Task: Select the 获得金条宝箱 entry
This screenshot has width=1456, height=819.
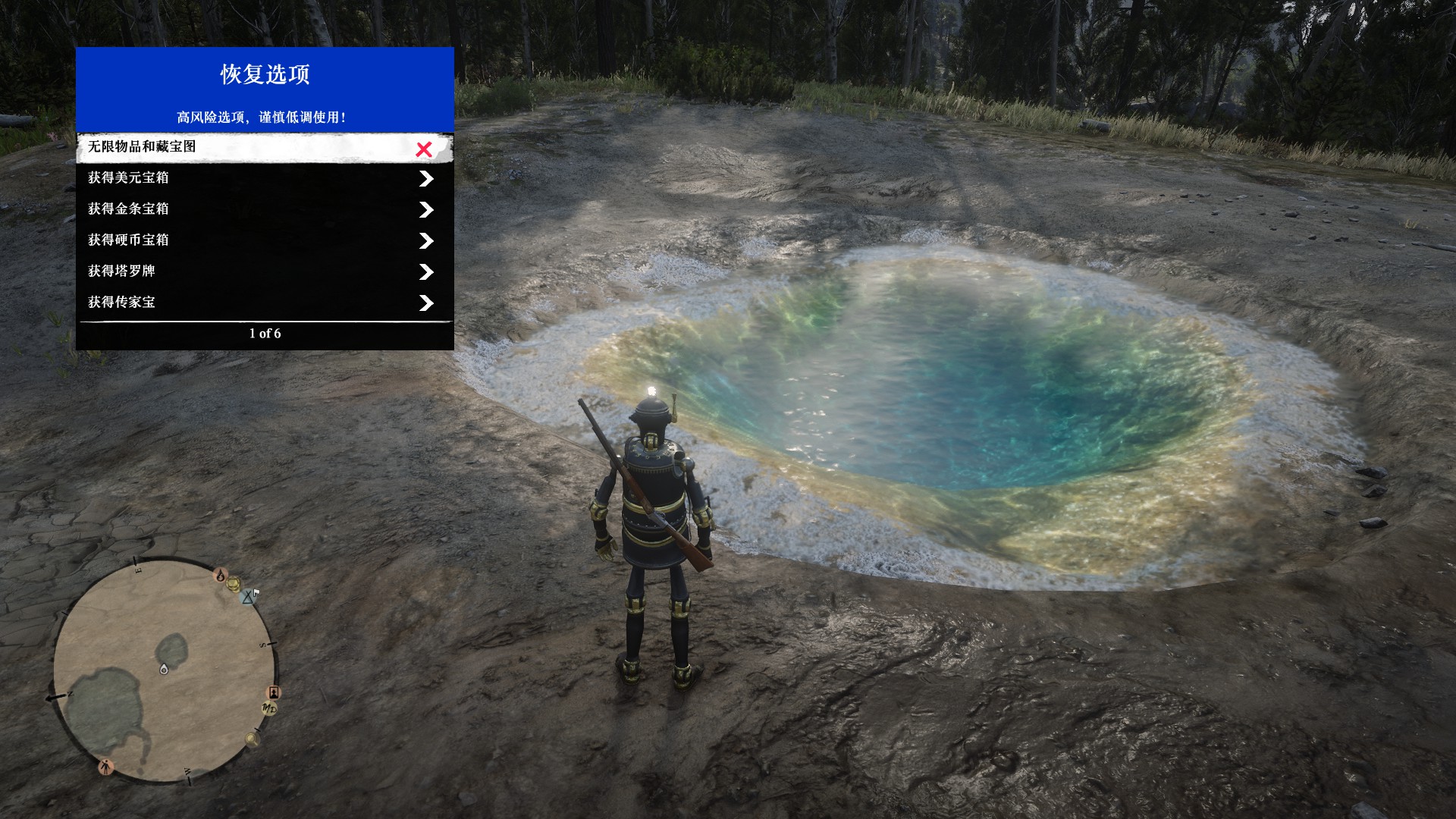Action: (x=265, y=209)
